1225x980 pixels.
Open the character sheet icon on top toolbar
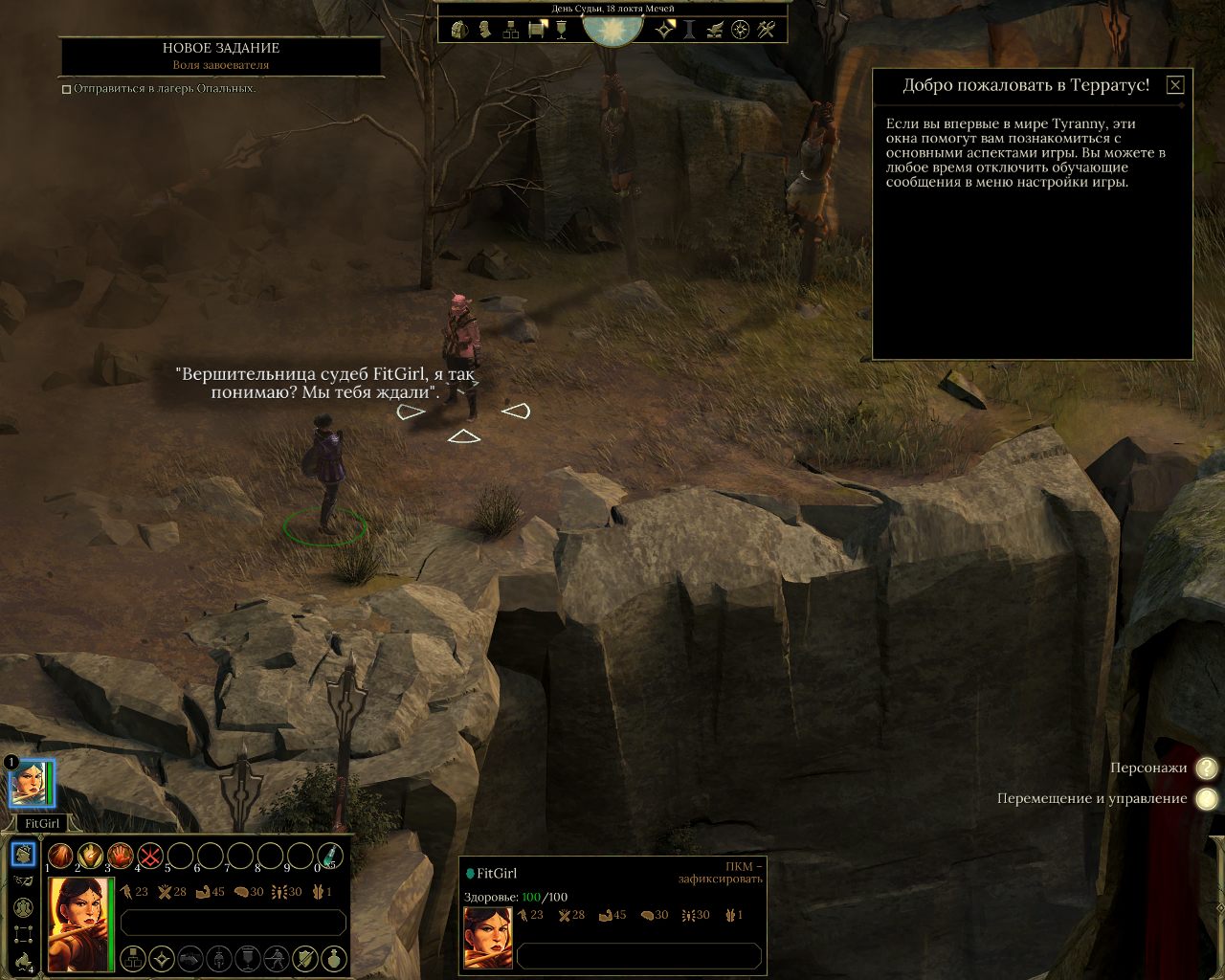click(483, 29)
